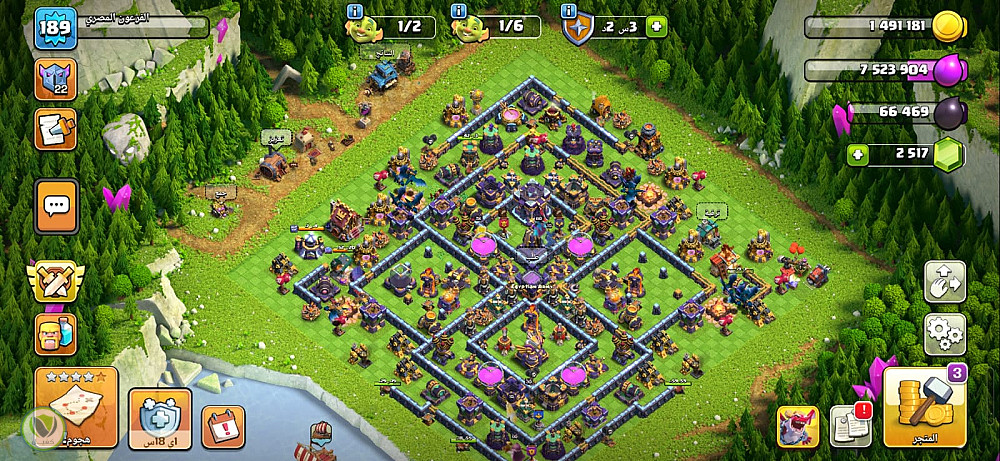This screenshot has width=1000, height=461.
Task: Open the blue shield plus button
Action: pos(159,419)
